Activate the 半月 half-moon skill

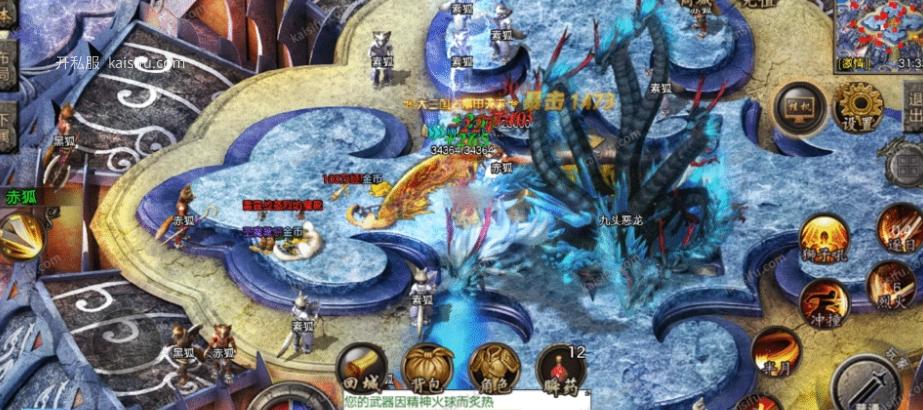(x=776, y=351)
